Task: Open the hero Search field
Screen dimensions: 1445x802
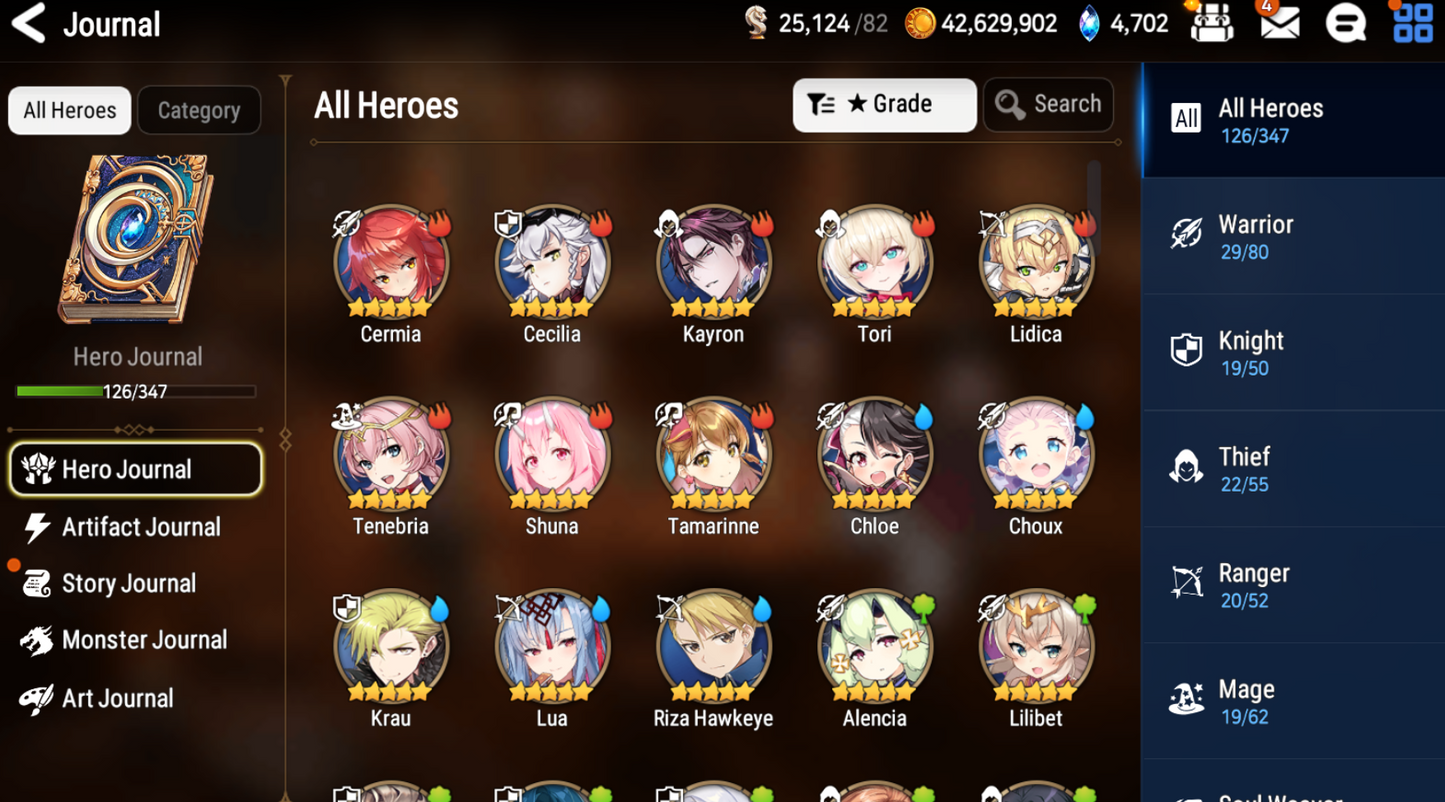Action: click(1048, 105)
